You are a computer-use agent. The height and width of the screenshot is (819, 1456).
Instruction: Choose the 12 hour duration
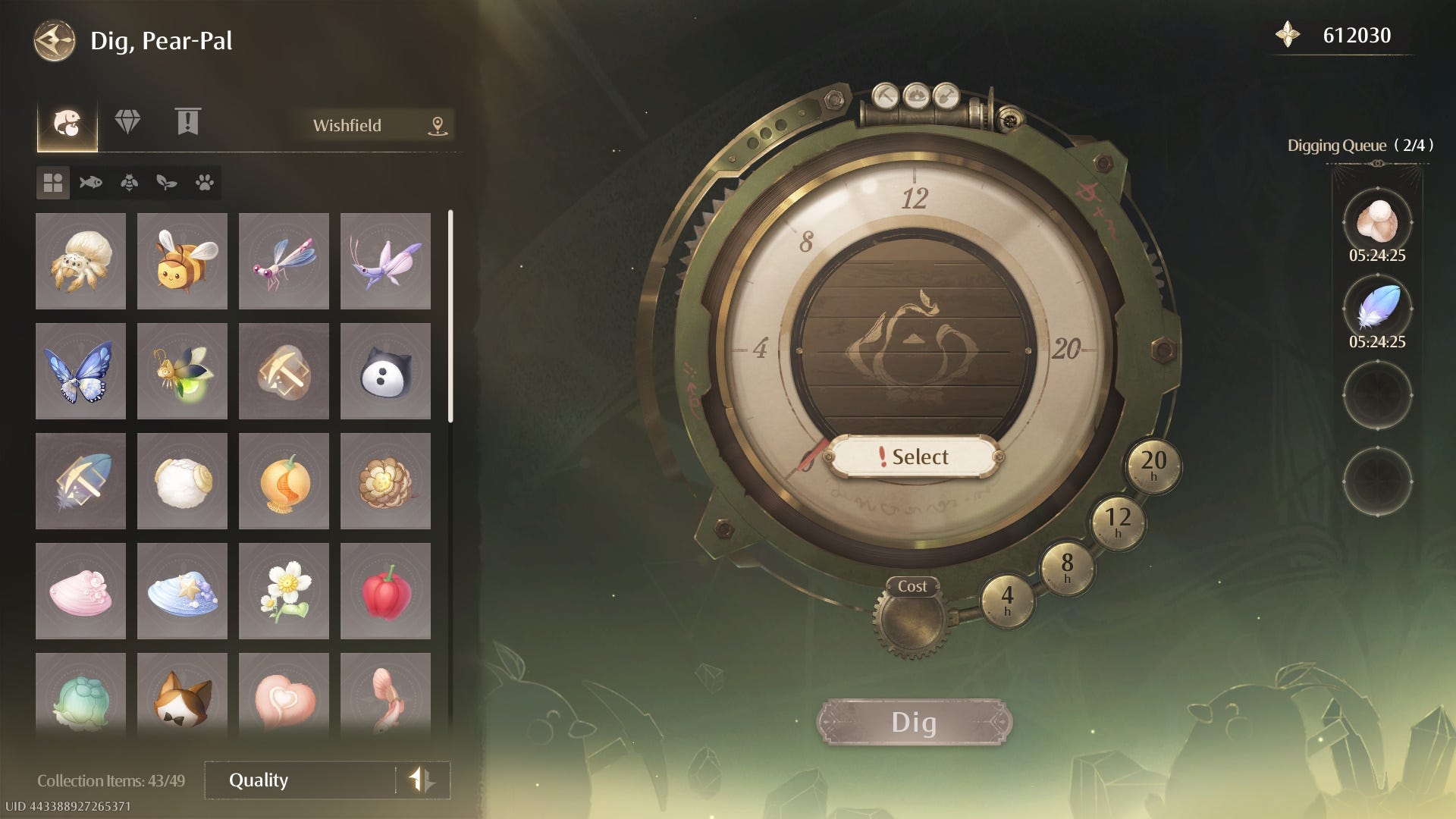1117,521
